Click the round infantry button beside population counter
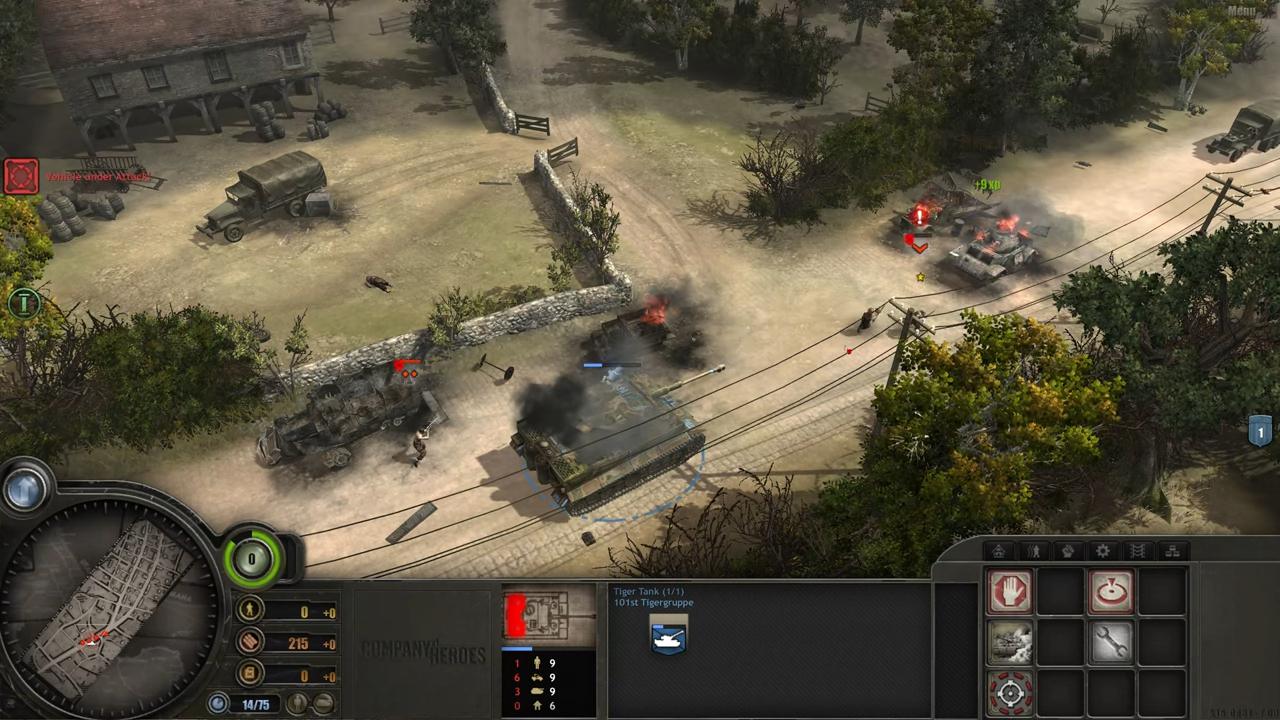 point(297,703)
